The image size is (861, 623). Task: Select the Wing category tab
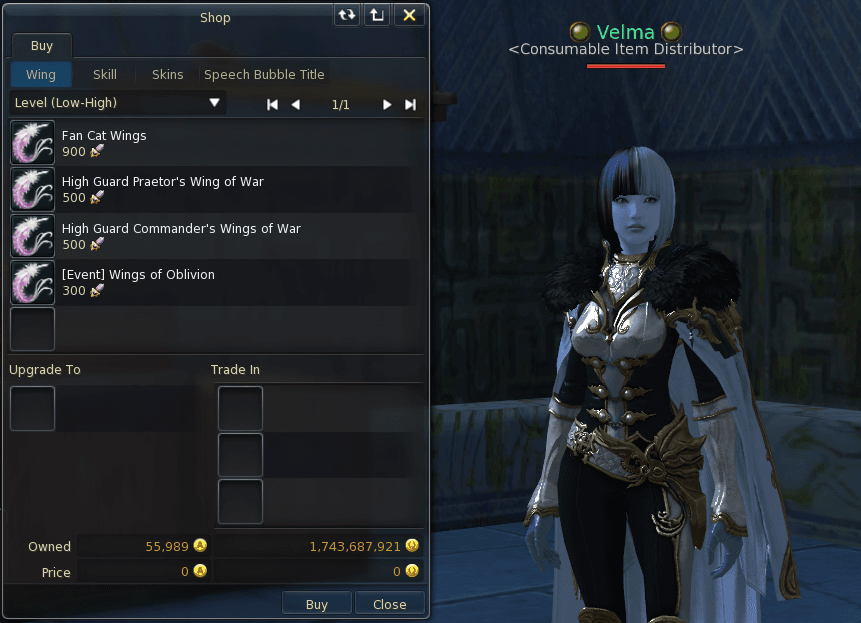41,75
